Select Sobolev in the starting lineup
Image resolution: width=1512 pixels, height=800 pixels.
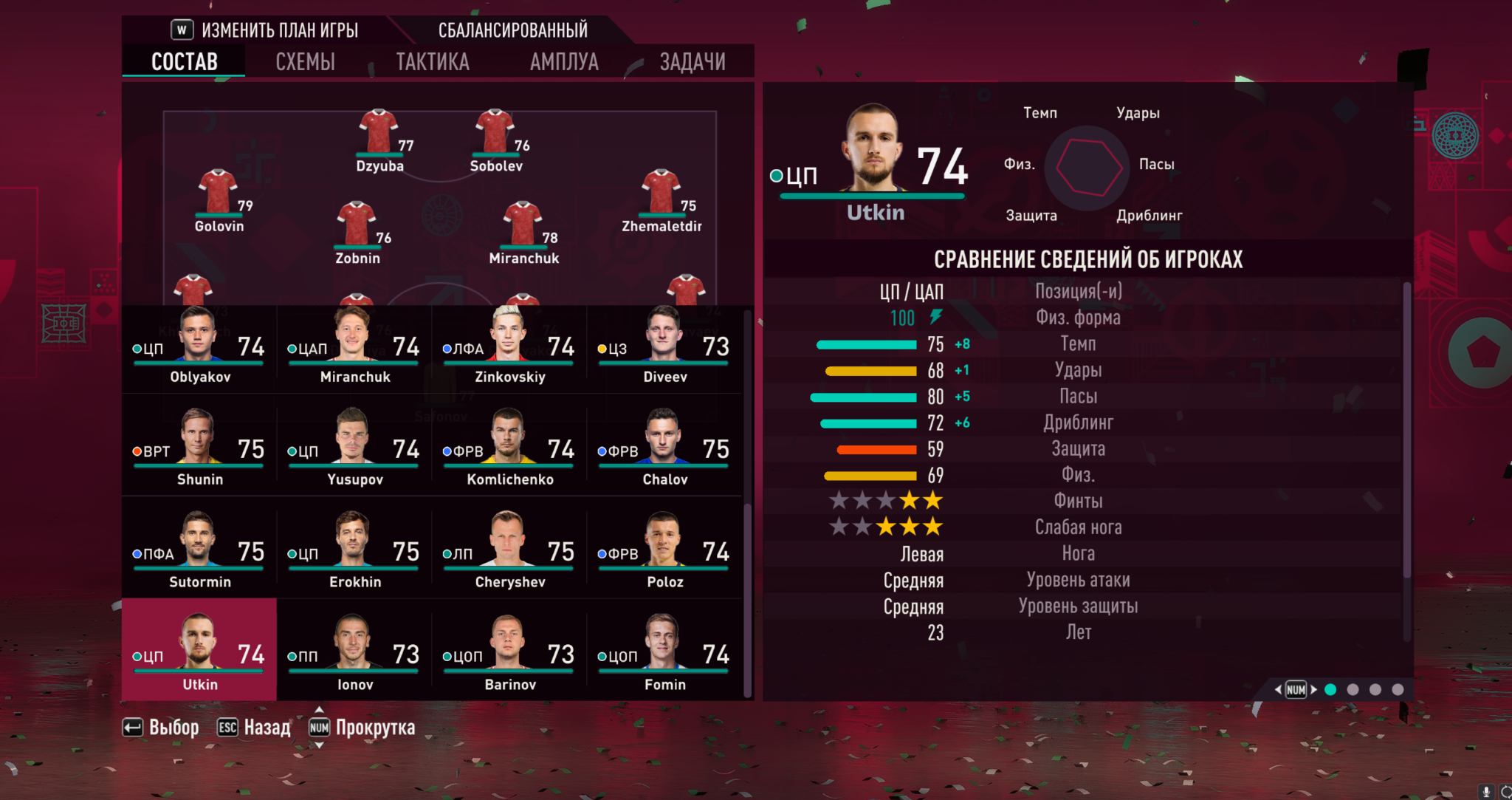click(496, 140)
